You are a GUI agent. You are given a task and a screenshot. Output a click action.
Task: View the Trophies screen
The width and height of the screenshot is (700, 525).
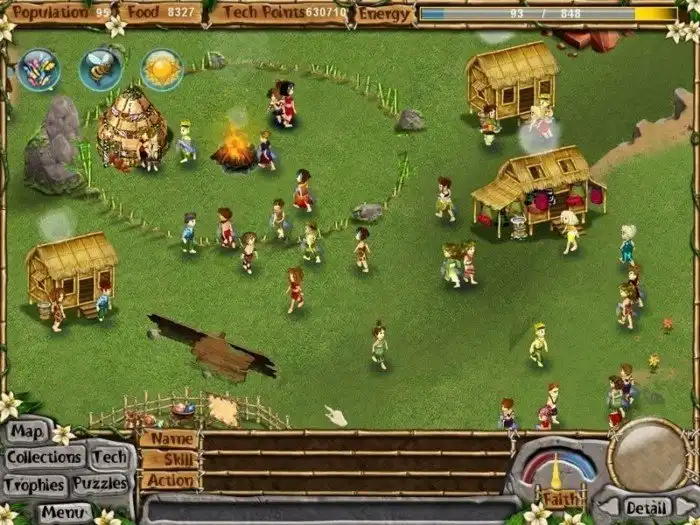34,485
